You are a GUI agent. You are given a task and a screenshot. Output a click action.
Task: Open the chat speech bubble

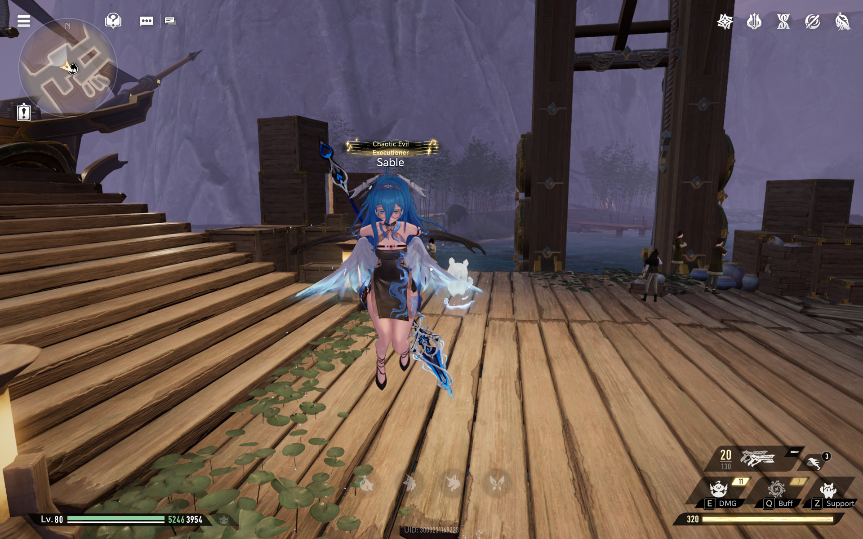tap(147, 20)
